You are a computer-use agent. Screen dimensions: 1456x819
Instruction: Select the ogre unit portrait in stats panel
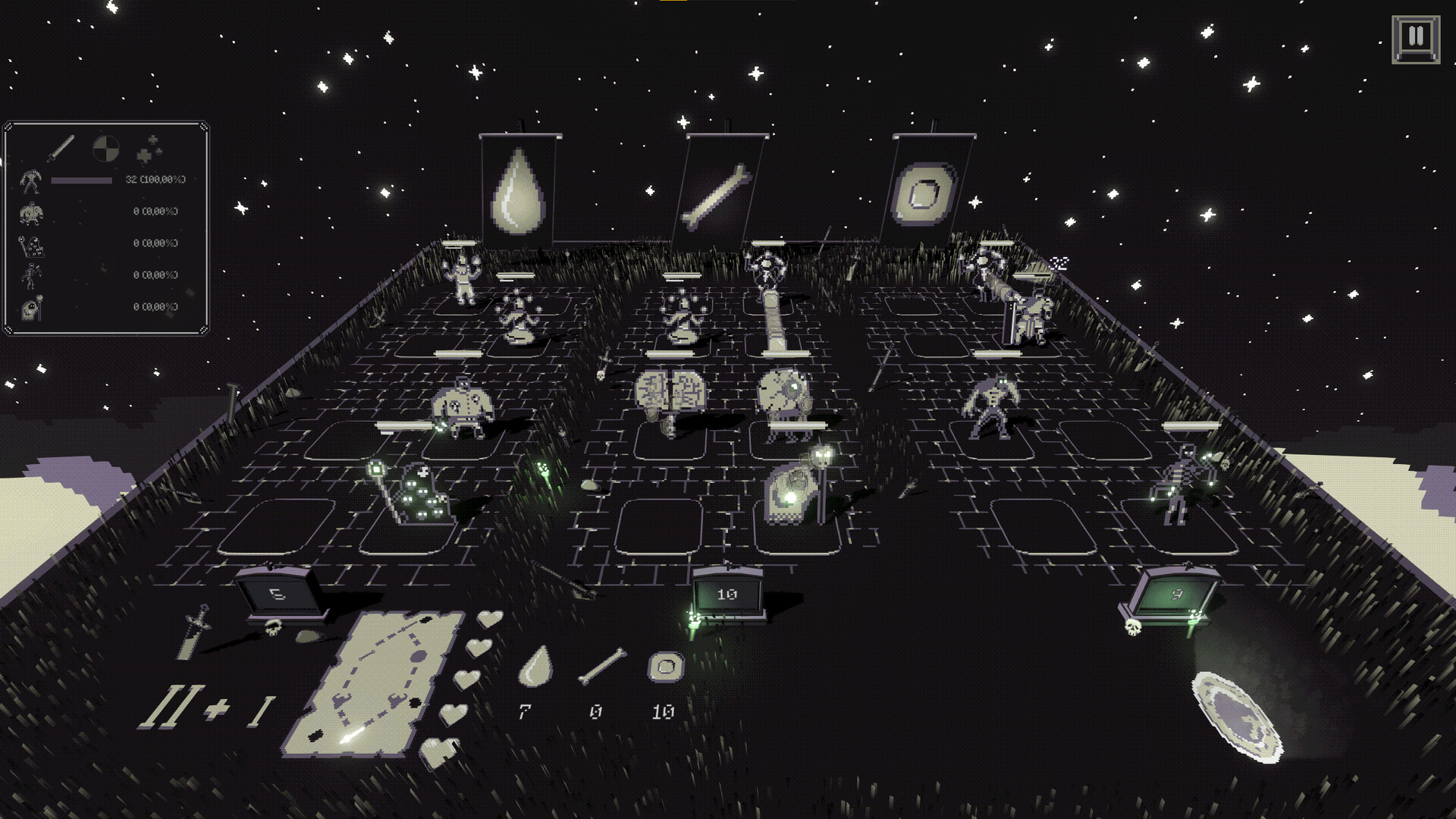click(31, 212)
